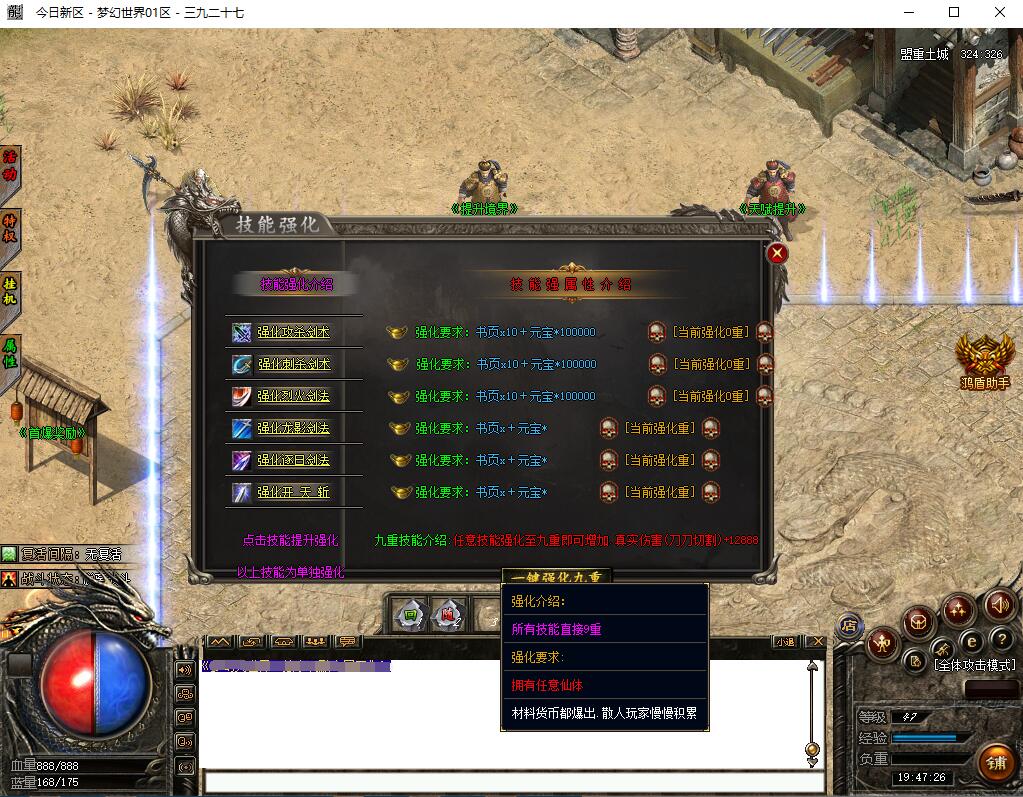
Task: Enhance the 强化烈火剑法 skill
Action: [x=293, y=396]
